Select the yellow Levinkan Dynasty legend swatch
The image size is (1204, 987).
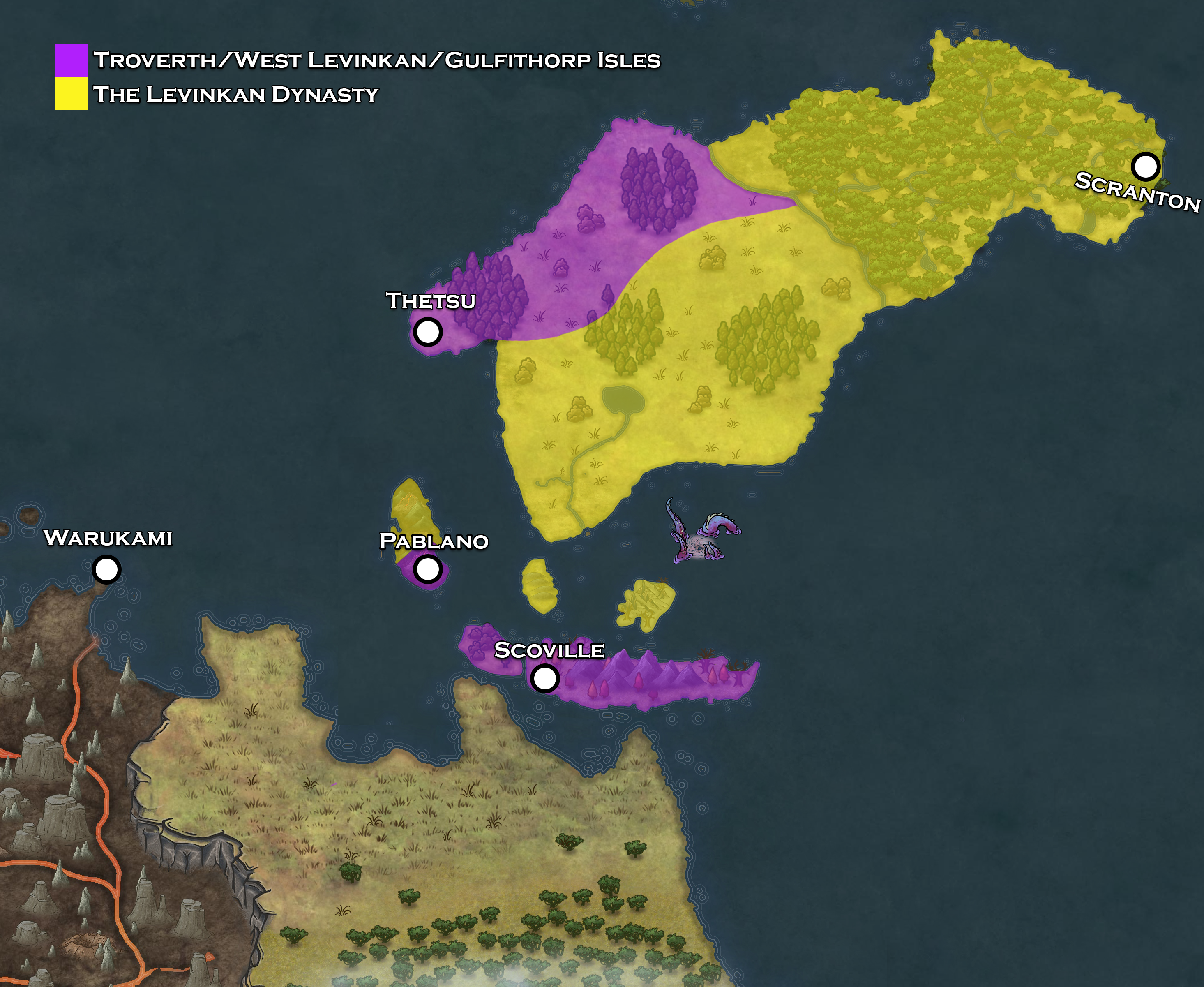pos(72,93)
